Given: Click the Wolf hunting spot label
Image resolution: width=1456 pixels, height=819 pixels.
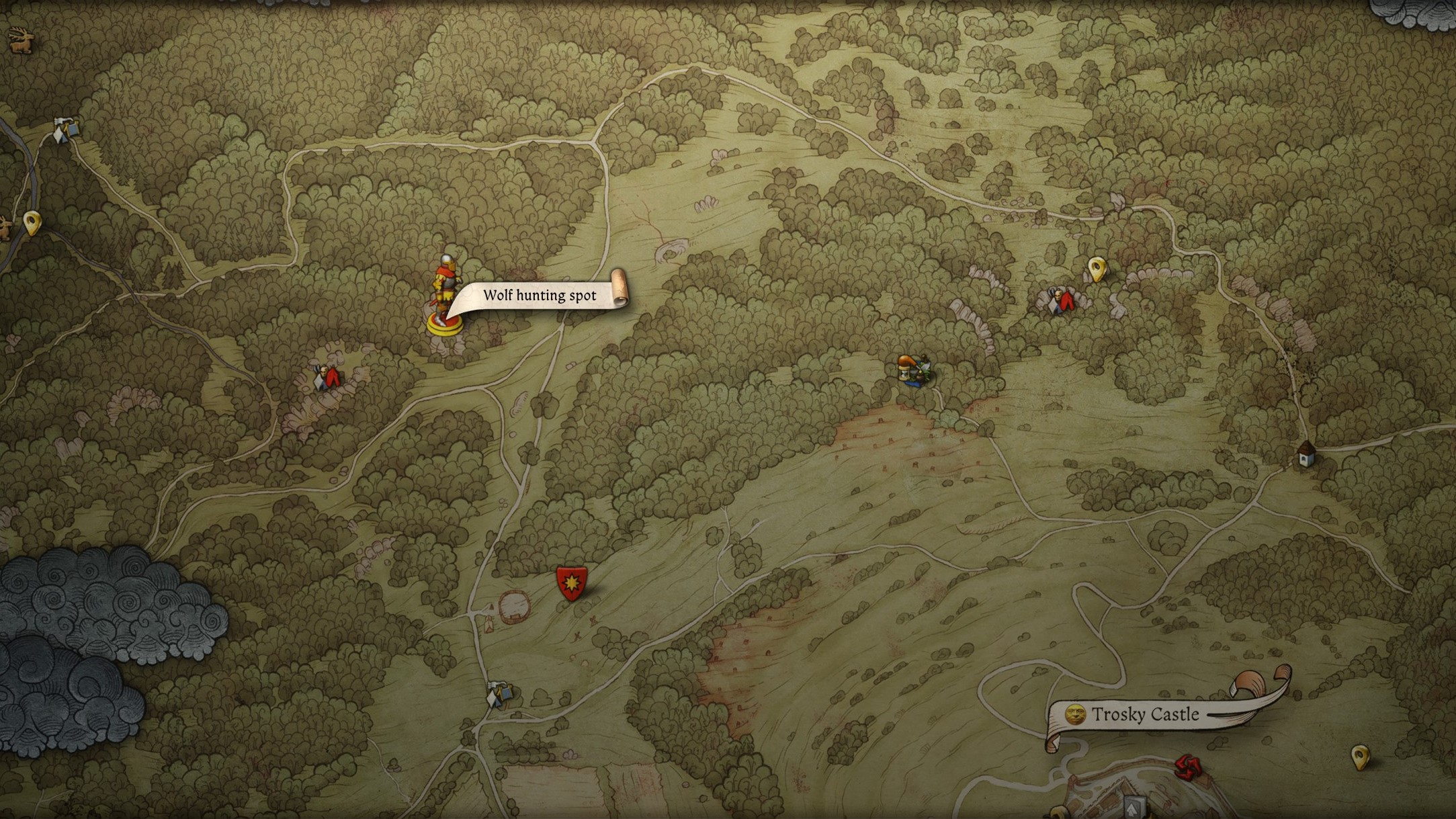Looking at the screenshot, I should [540, 296].
